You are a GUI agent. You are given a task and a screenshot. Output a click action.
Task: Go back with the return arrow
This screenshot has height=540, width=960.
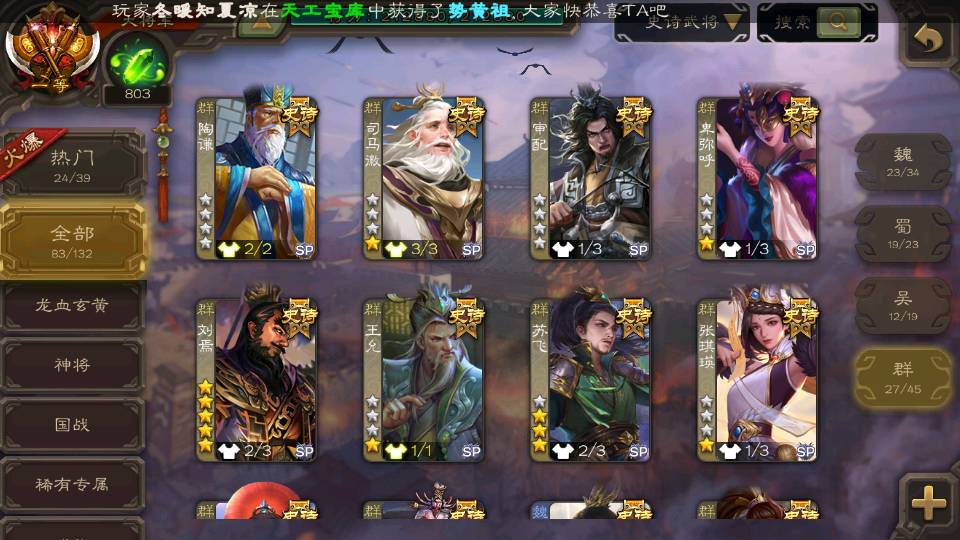pos(929,40)
